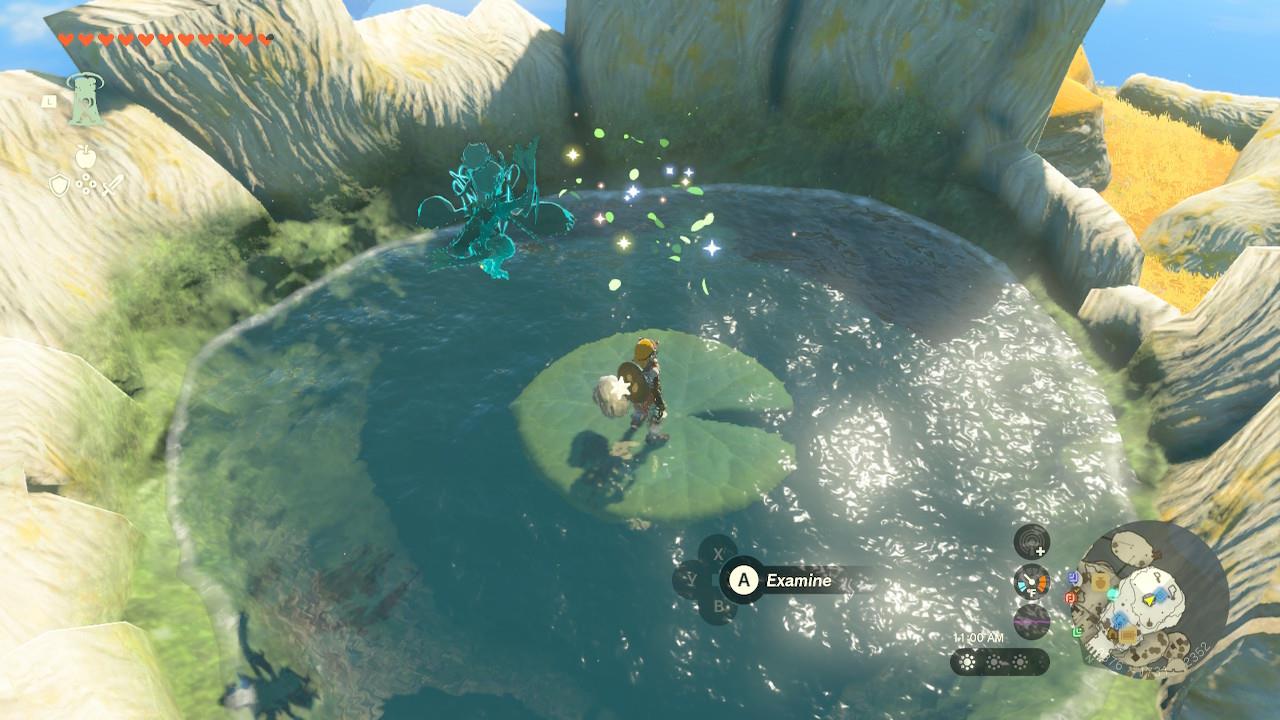Image resolution: width=1280 pixels, height=720 pixels.
Task: Select the sword weapon shortcut icon
Action: 111,185
